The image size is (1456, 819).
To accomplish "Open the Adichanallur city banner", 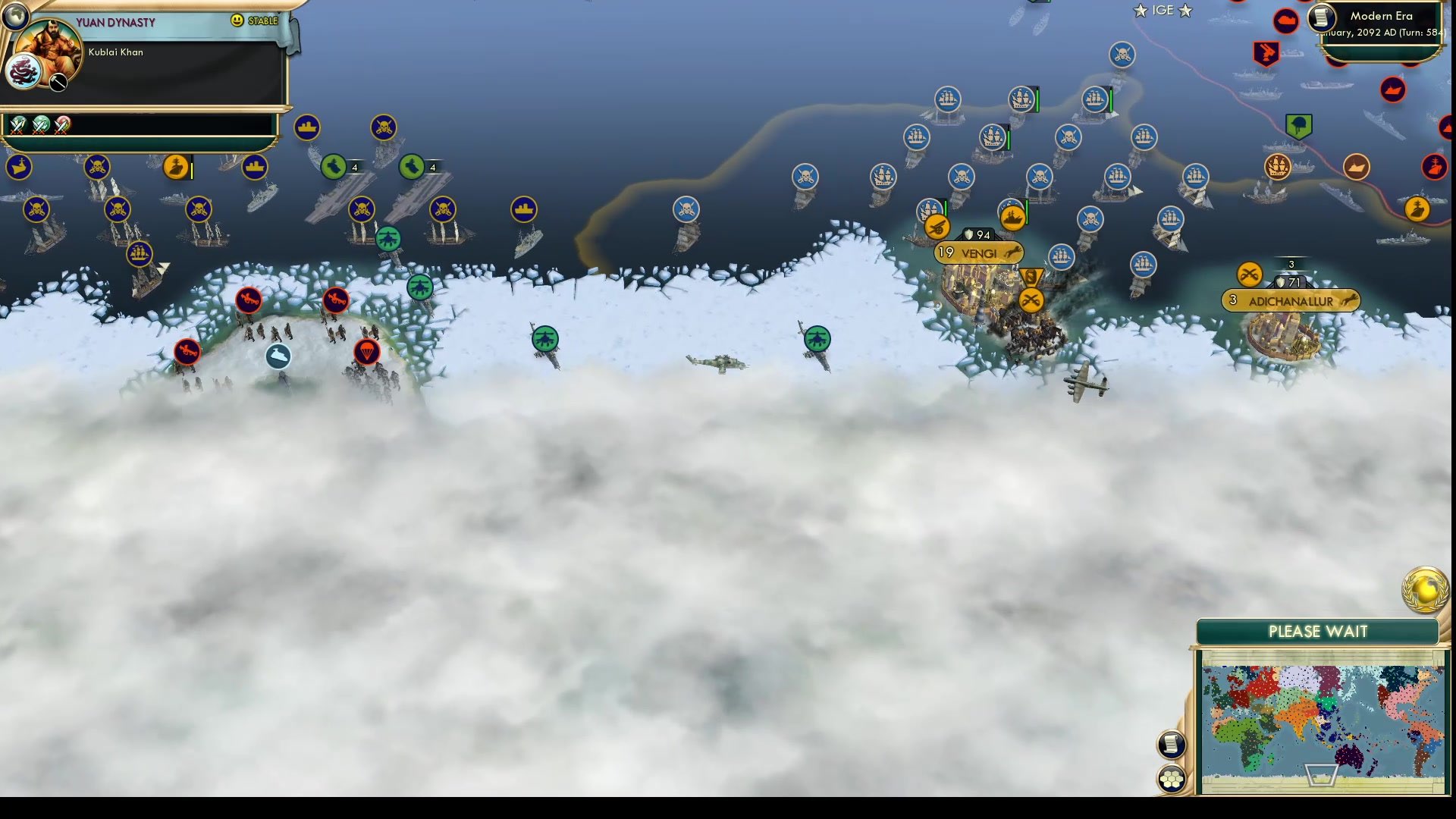I will click(1291, 301).
